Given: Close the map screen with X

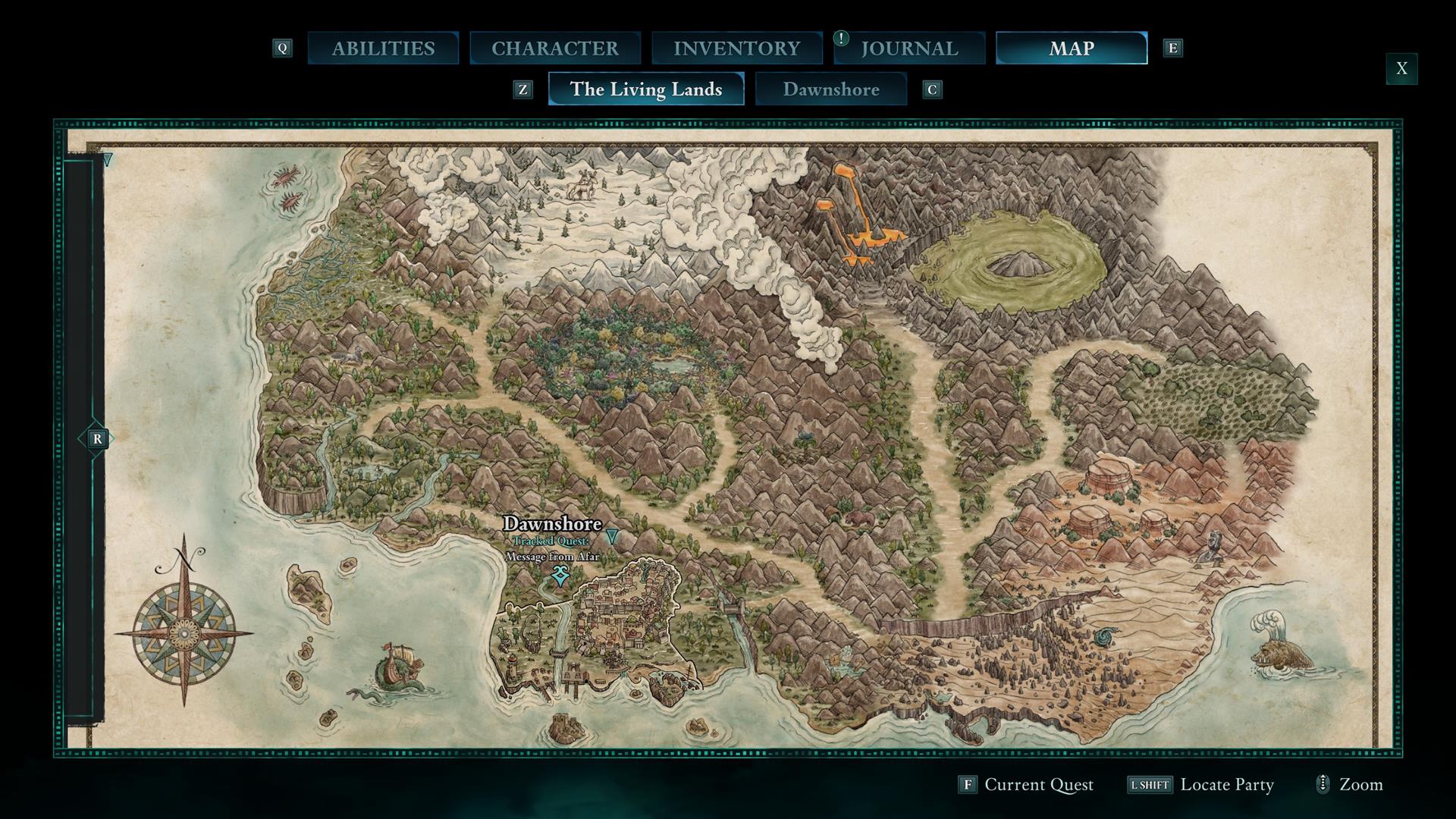Looking at the screenshot, I should (1401, 69).
